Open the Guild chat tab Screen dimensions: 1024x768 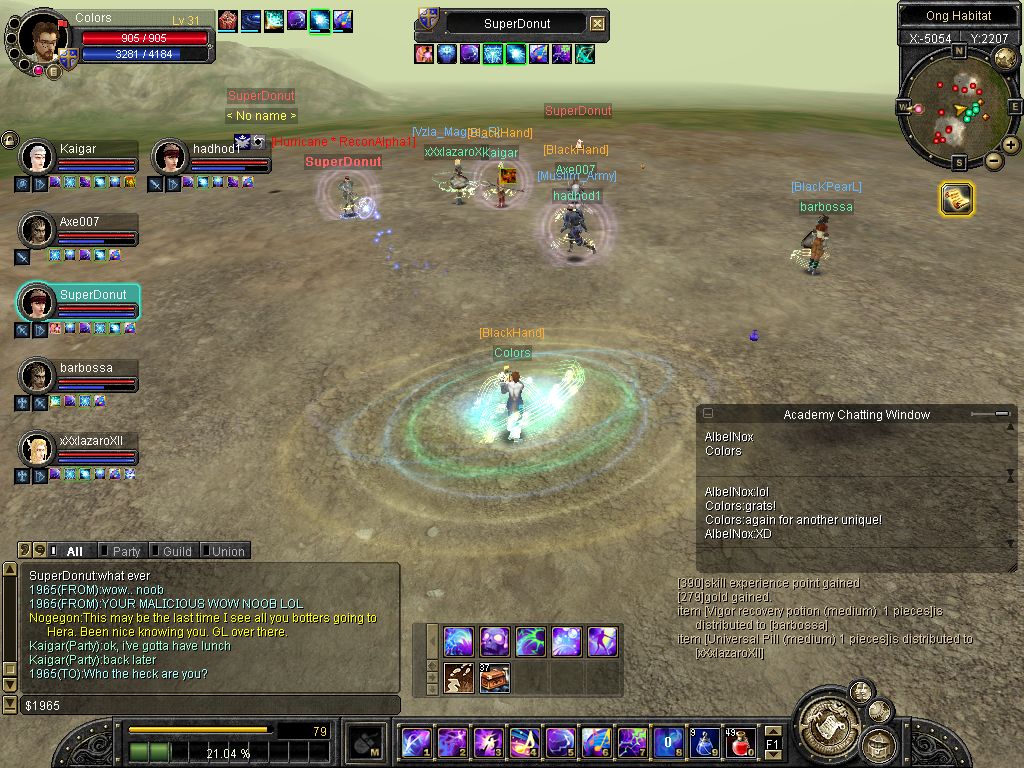176,551
